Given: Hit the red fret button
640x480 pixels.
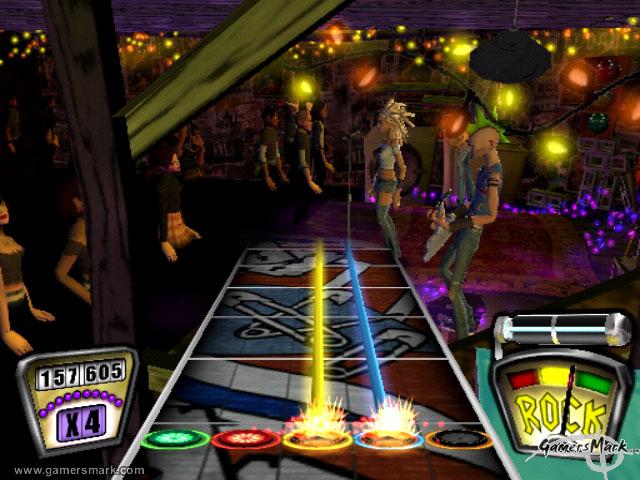Looking at the screenshot, I should coord(245,439).
